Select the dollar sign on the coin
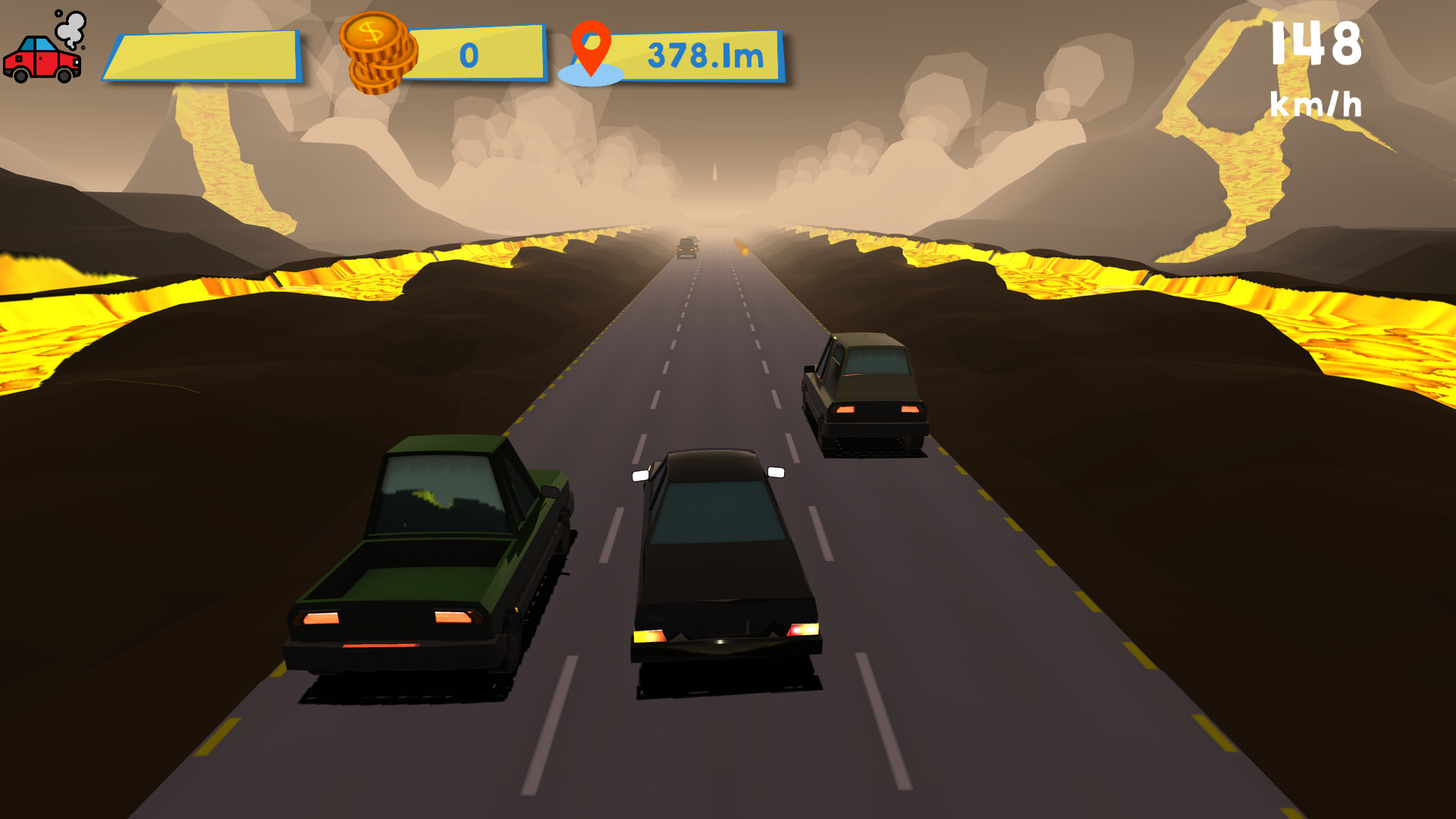The height and width of the screenshot is (819, 1456). click(x=372, y=33)
